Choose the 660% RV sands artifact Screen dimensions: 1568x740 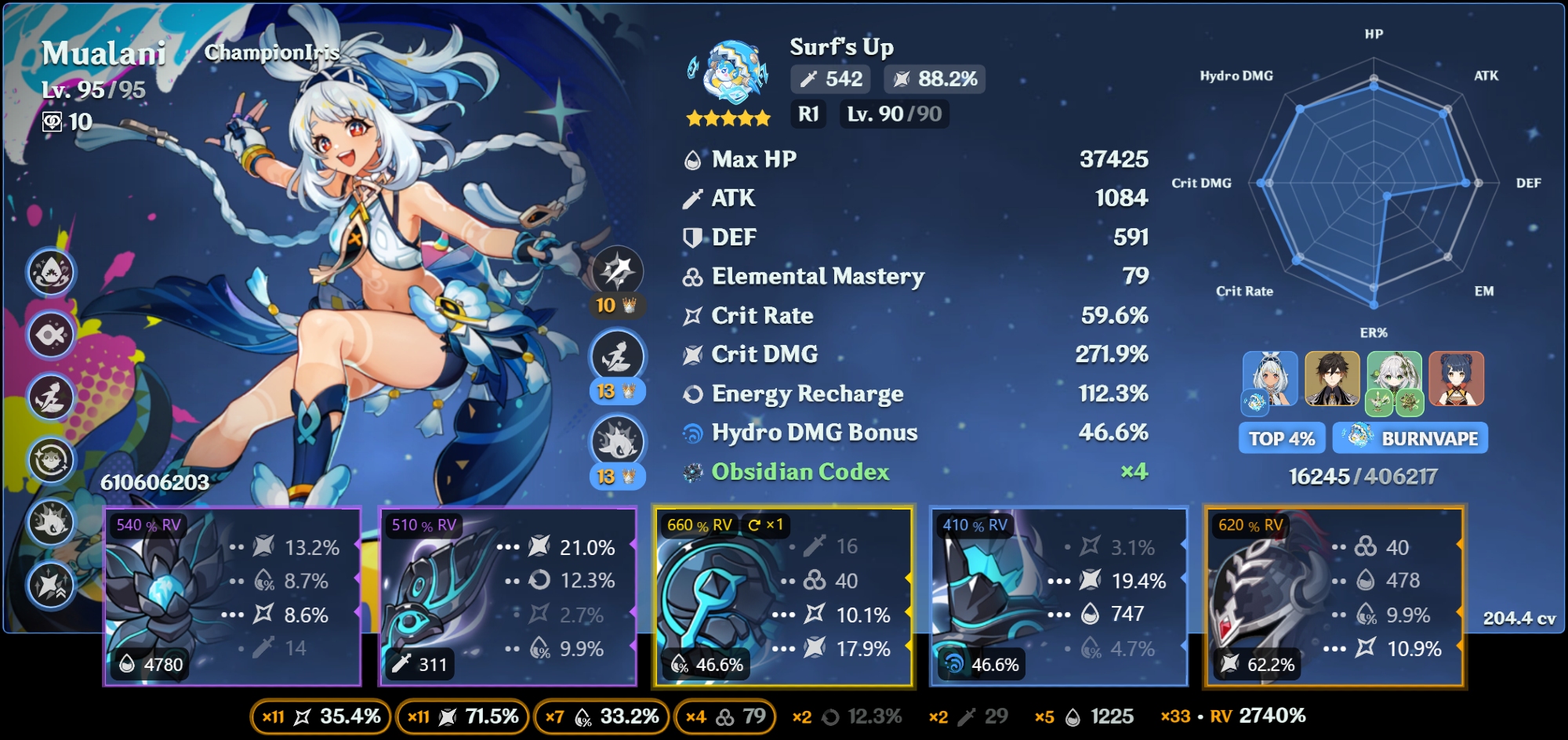click(783, 596)
